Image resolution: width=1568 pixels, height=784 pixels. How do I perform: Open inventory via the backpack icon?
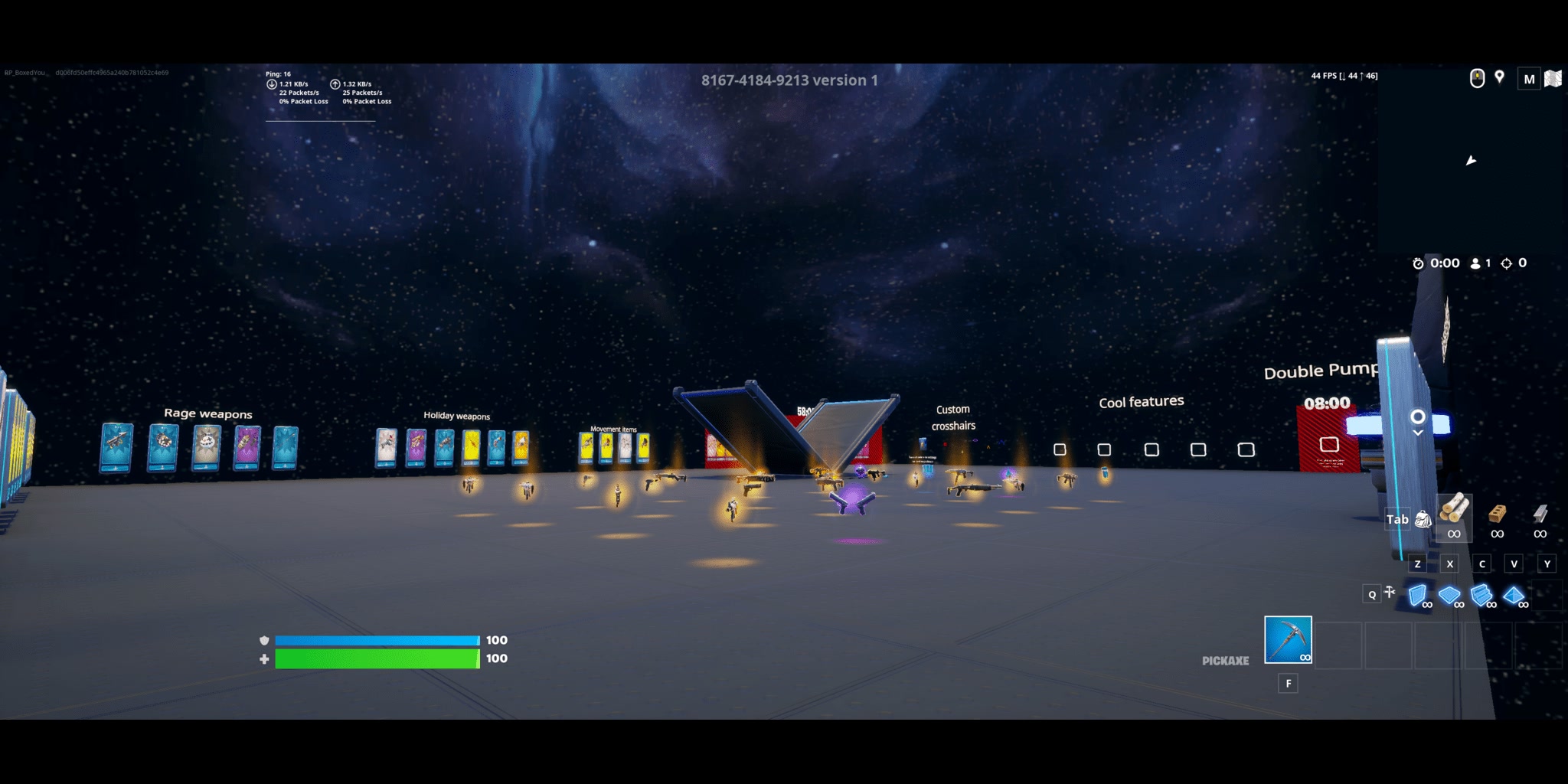tap(1423, 520)
